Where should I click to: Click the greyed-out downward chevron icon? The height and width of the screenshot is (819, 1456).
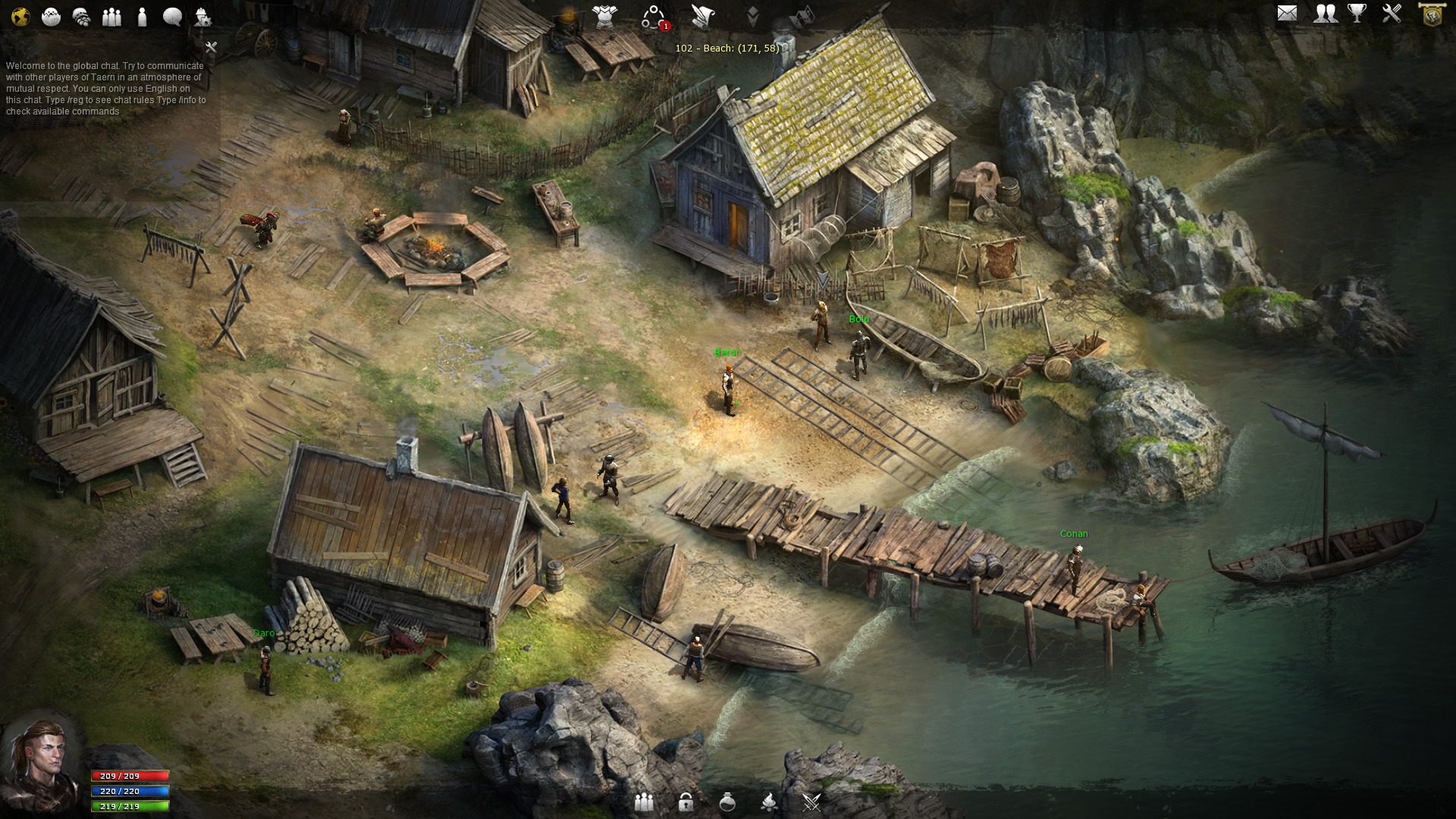pos(752,16)
